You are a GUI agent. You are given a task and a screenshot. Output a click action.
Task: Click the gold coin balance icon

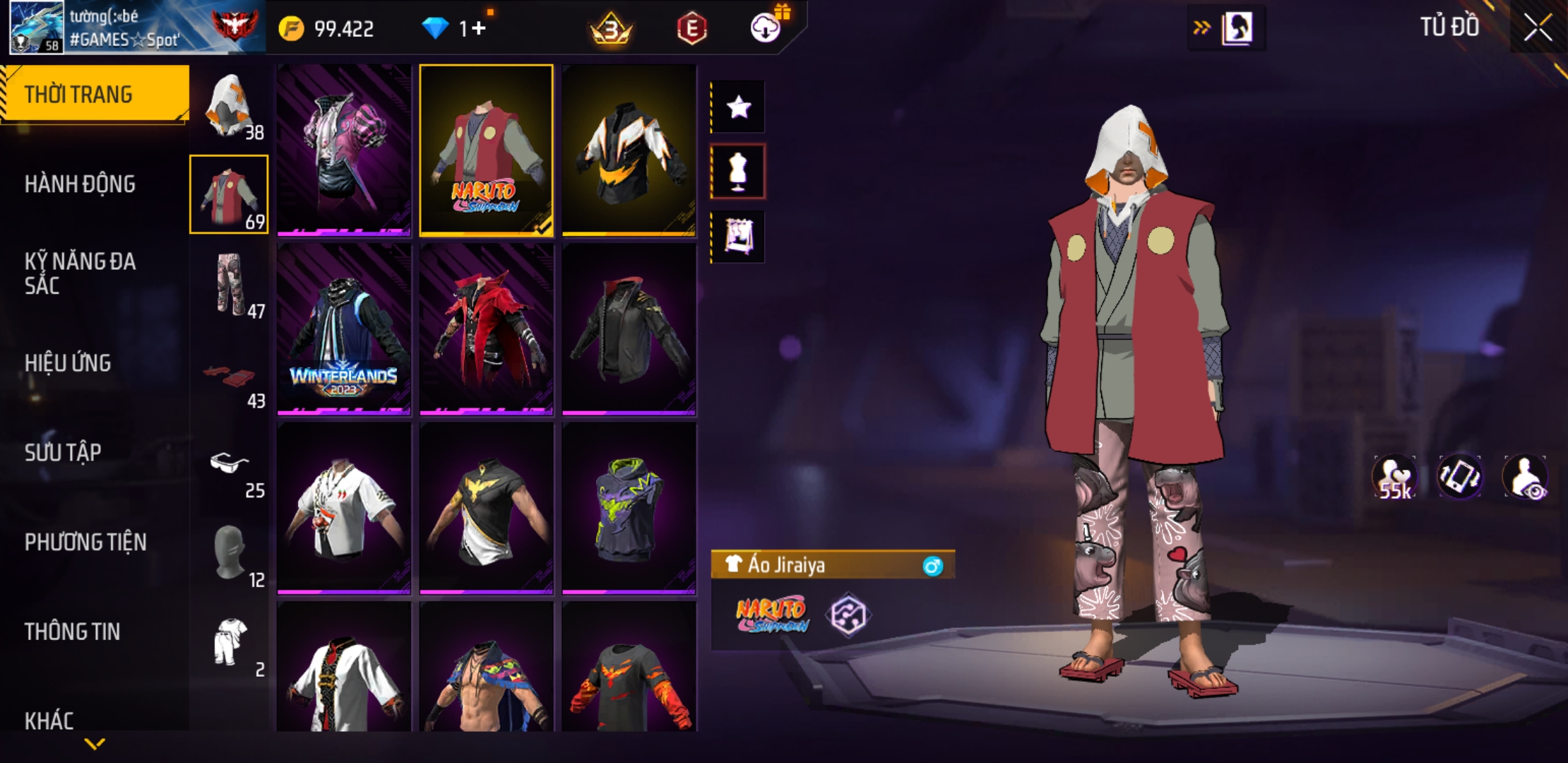coord(291,28)
